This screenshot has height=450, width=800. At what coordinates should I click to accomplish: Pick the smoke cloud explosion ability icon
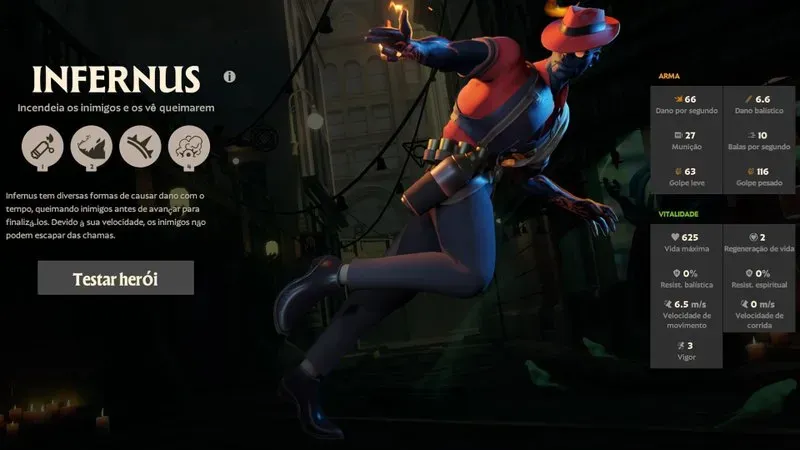click(189, 147)
